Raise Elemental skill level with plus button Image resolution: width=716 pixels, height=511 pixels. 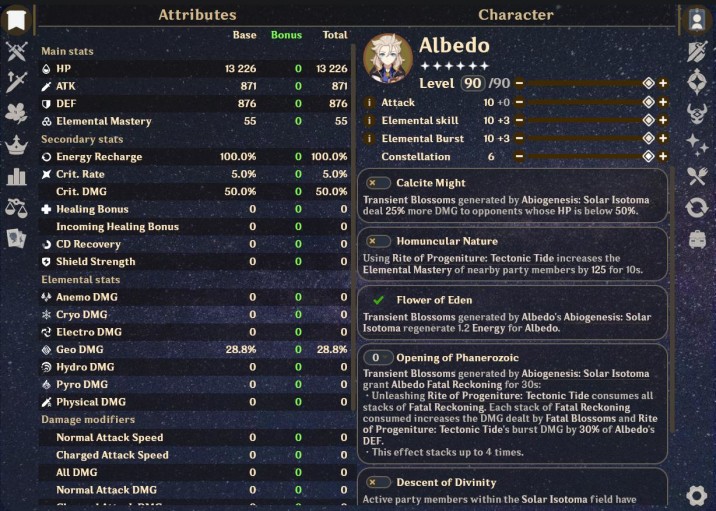pyautogui.click(x=663, y=120)
